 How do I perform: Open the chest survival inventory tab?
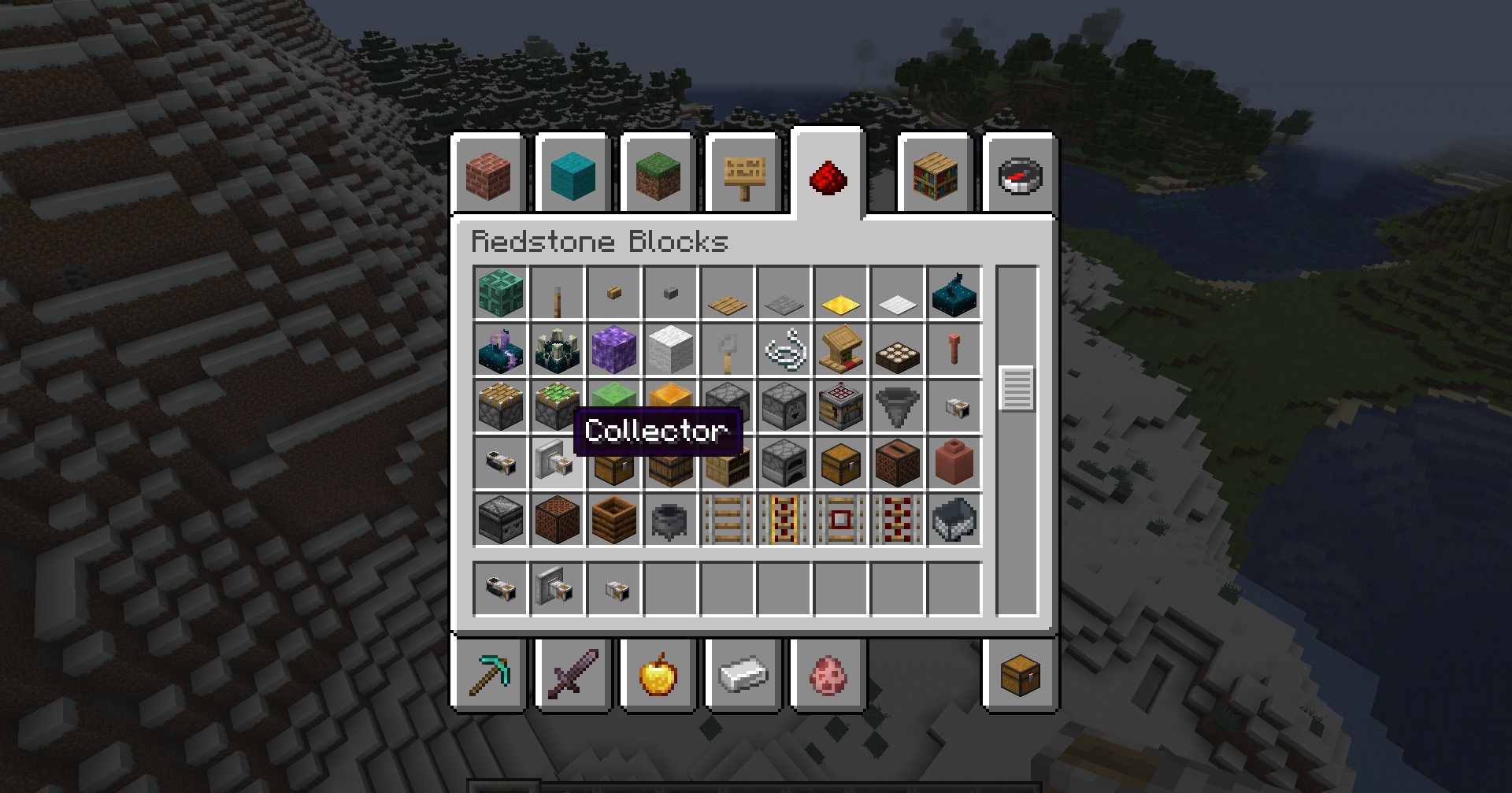click(1020, 675)
